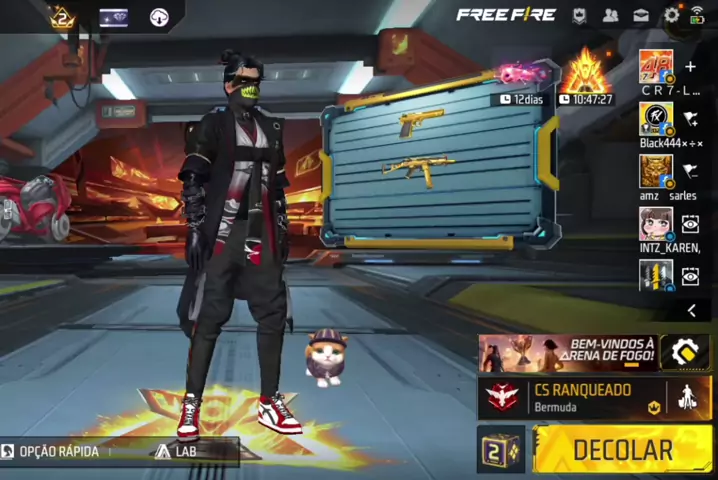Open the Arena de Fogo welcome banner
Viewport: 718px width, 480px height.
click(567, 353)
